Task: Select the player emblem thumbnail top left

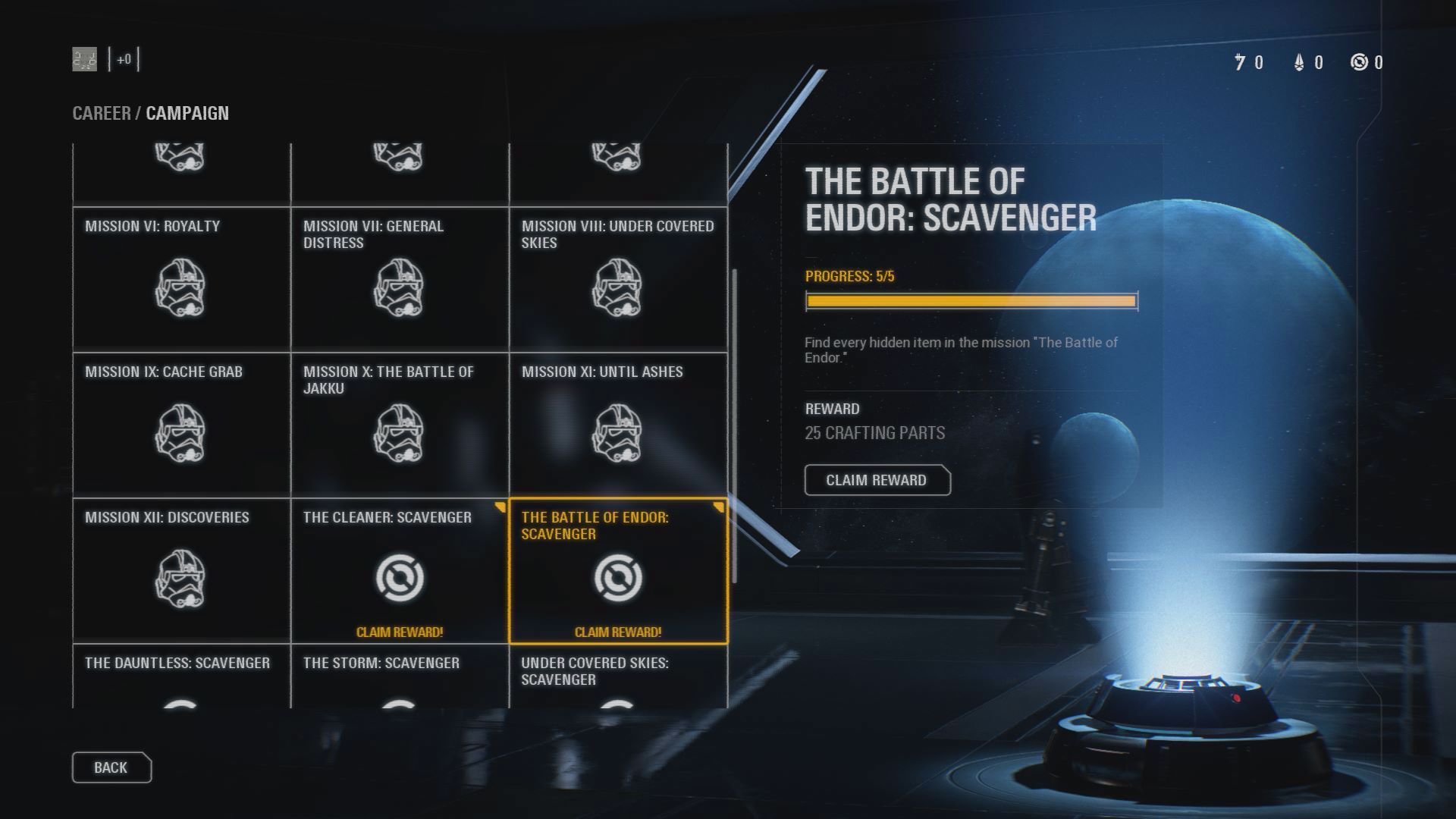Action: (83, 57)
